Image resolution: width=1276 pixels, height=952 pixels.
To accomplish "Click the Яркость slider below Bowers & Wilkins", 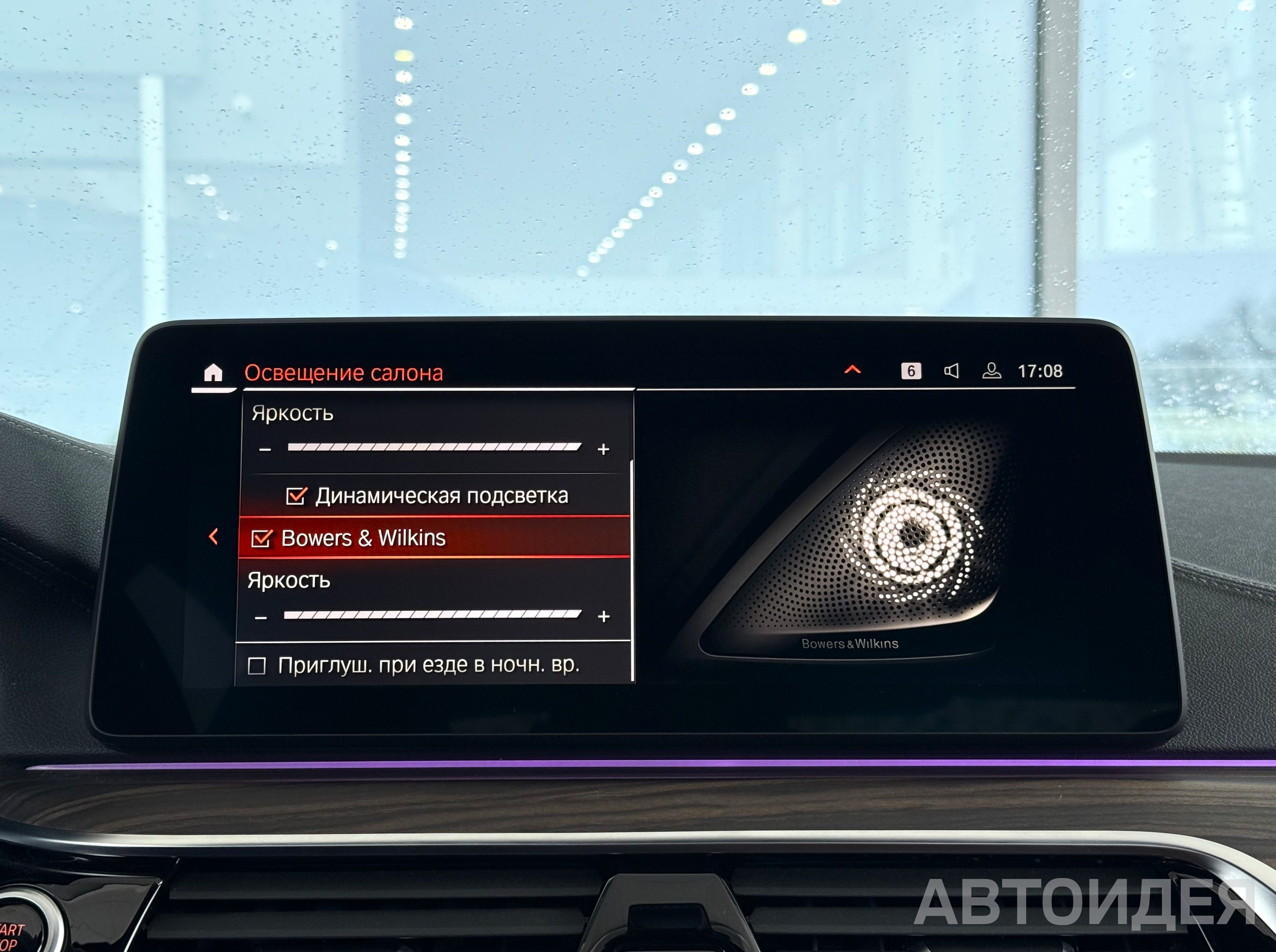I will click(432, 615).
